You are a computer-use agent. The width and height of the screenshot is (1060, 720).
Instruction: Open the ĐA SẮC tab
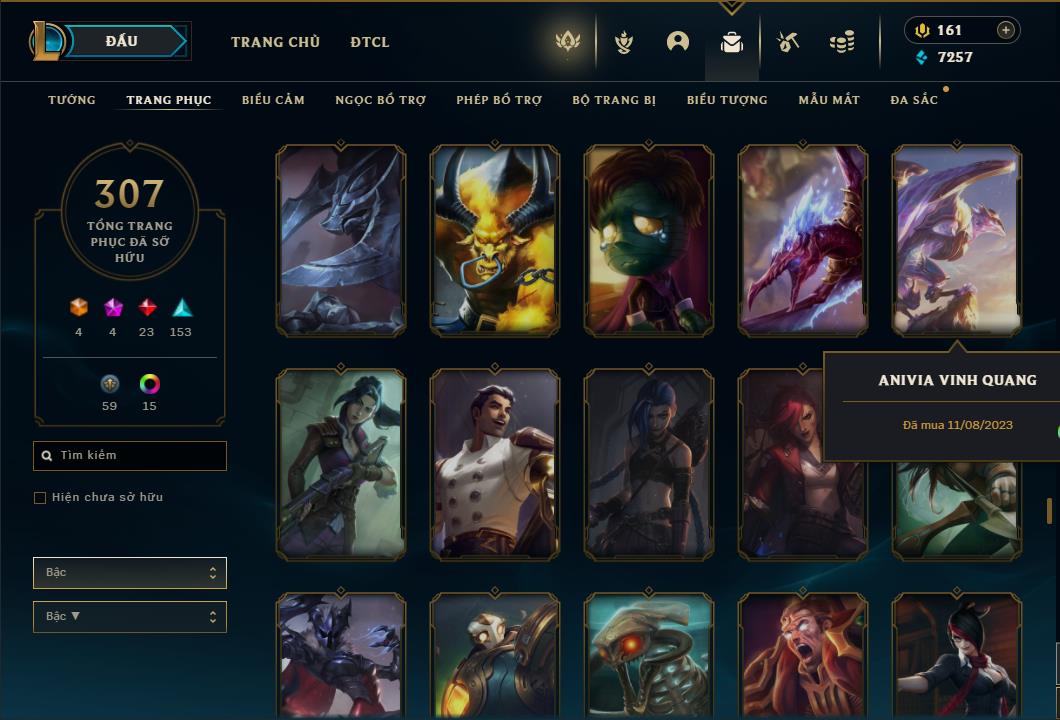(x=914, y=100)
